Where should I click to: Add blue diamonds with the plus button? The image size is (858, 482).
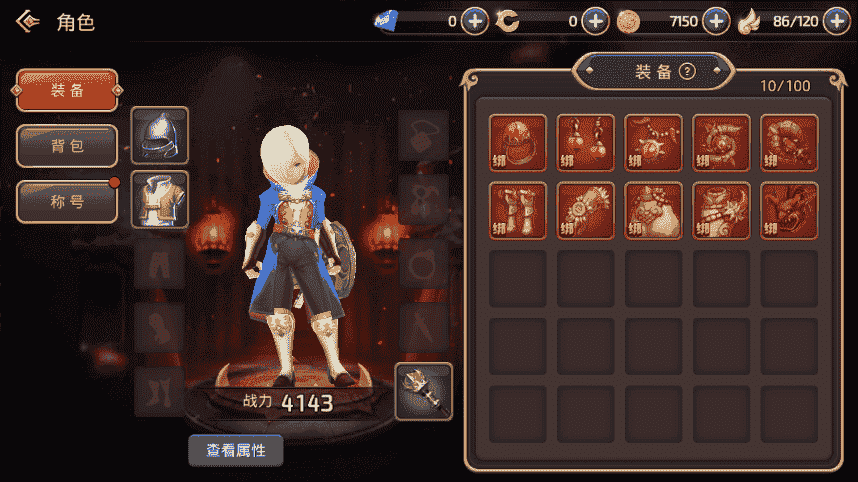point(475,20)
